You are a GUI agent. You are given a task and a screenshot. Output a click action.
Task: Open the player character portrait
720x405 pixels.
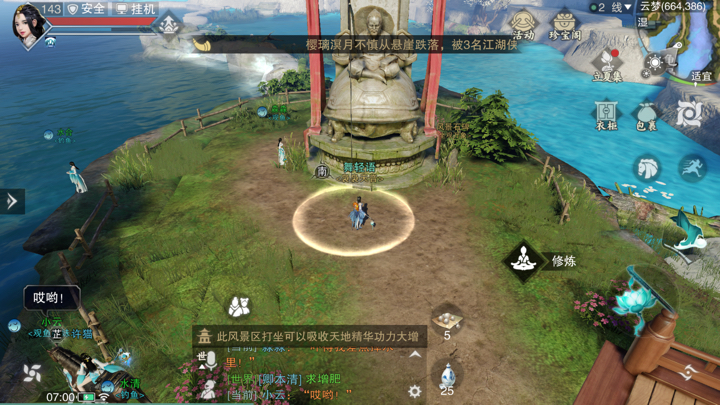tap(28, 24)
